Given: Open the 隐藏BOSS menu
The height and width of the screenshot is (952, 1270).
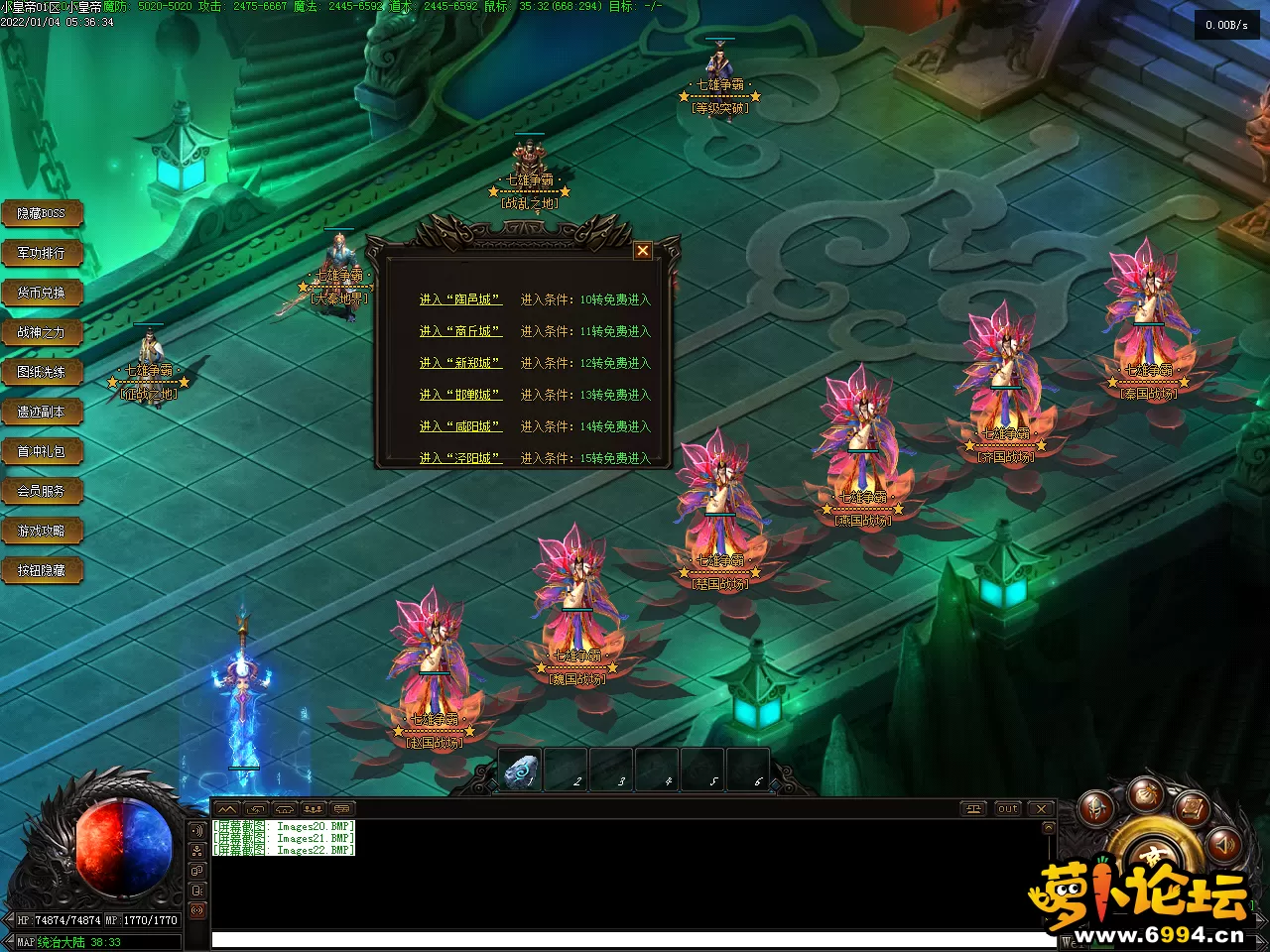Looking at the screenshot, I should click(42, 213).
